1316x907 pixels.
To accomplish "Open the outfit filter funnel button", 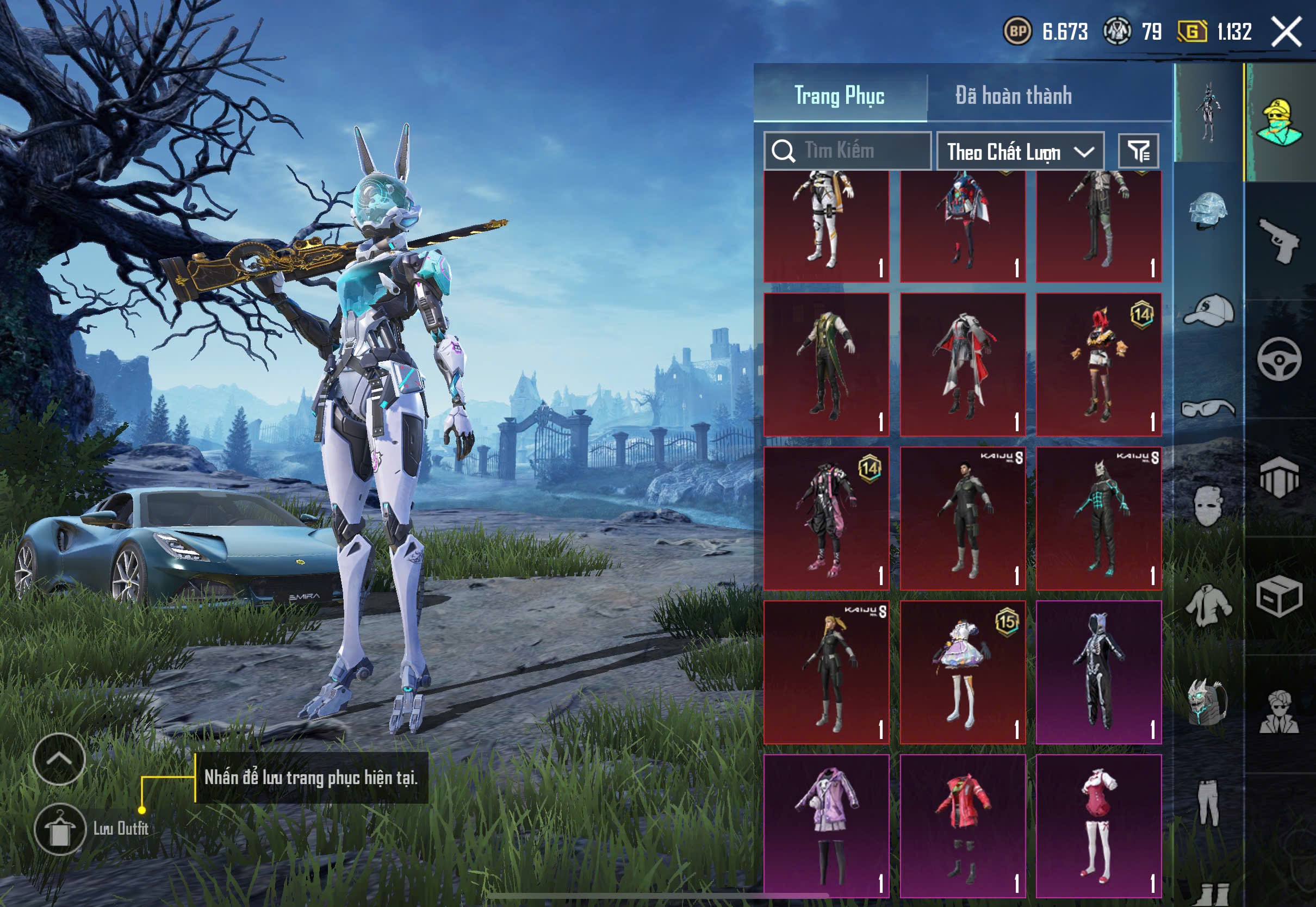I will tap(1138, 151).
